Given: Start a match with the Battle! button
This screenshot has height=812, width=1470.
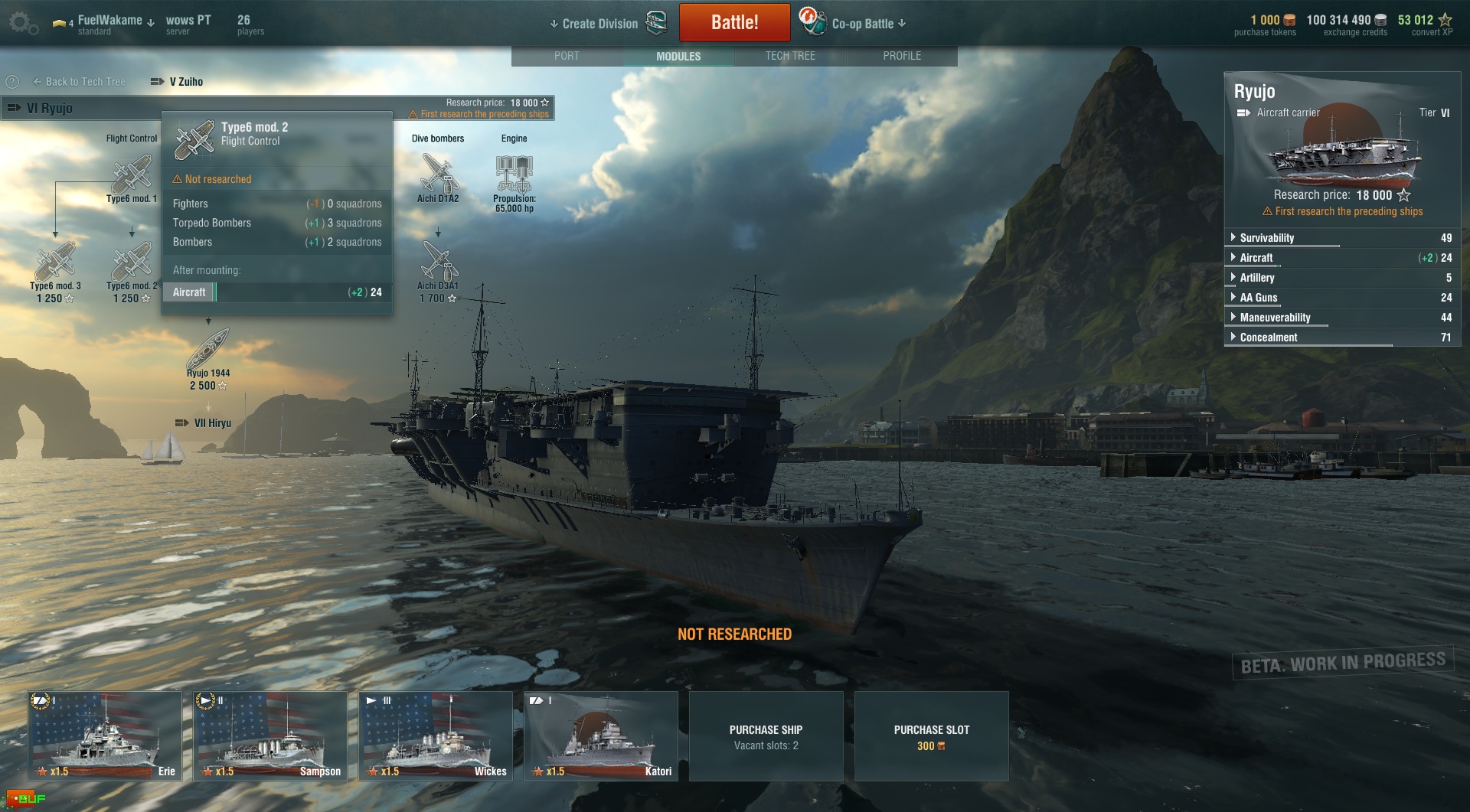Looking at the screenshot, I should (734, 23).
